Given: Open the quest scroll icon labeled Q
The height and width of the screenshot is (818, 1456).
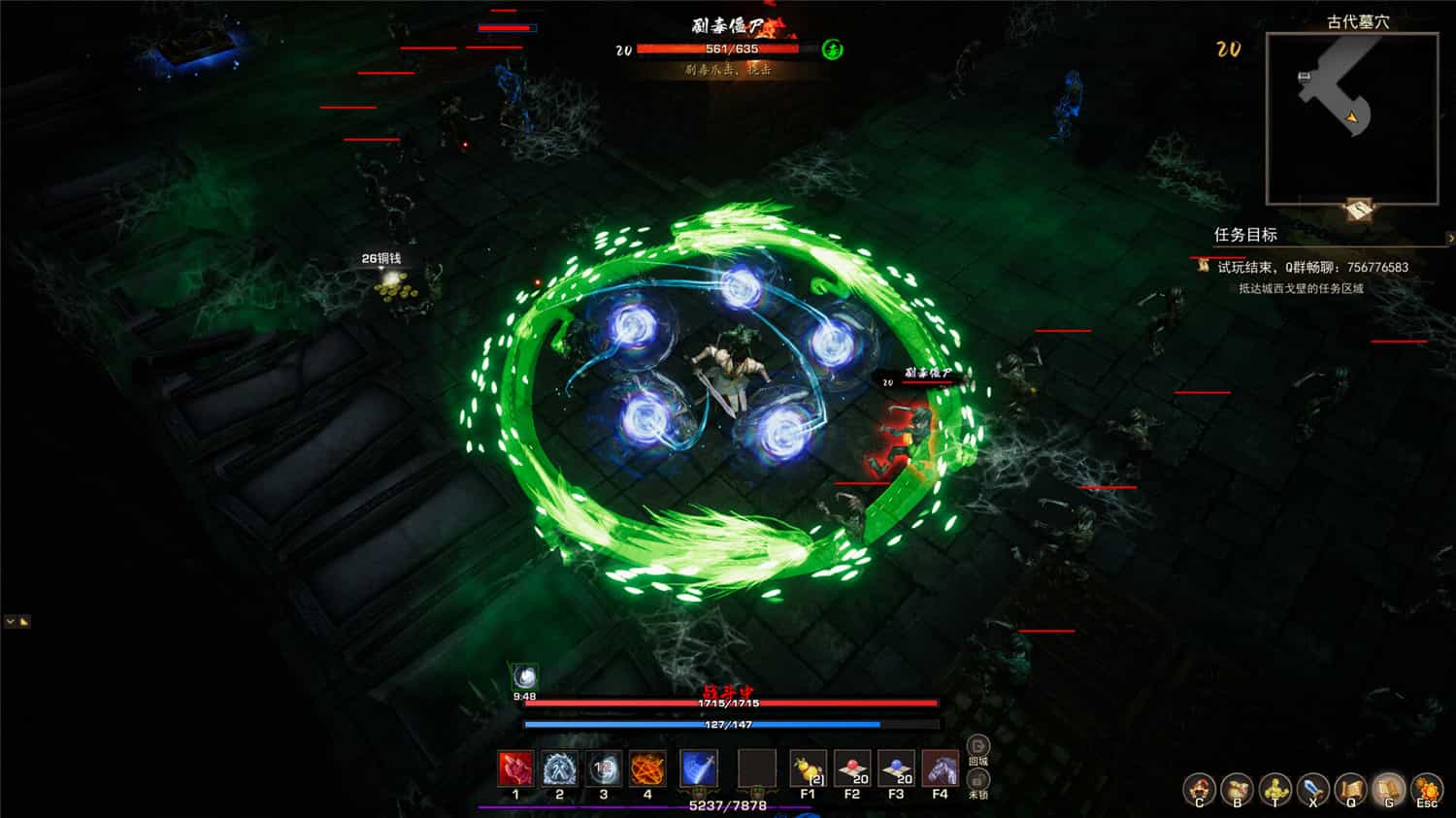Looking at the screenshot, I should pos(1352,789).
